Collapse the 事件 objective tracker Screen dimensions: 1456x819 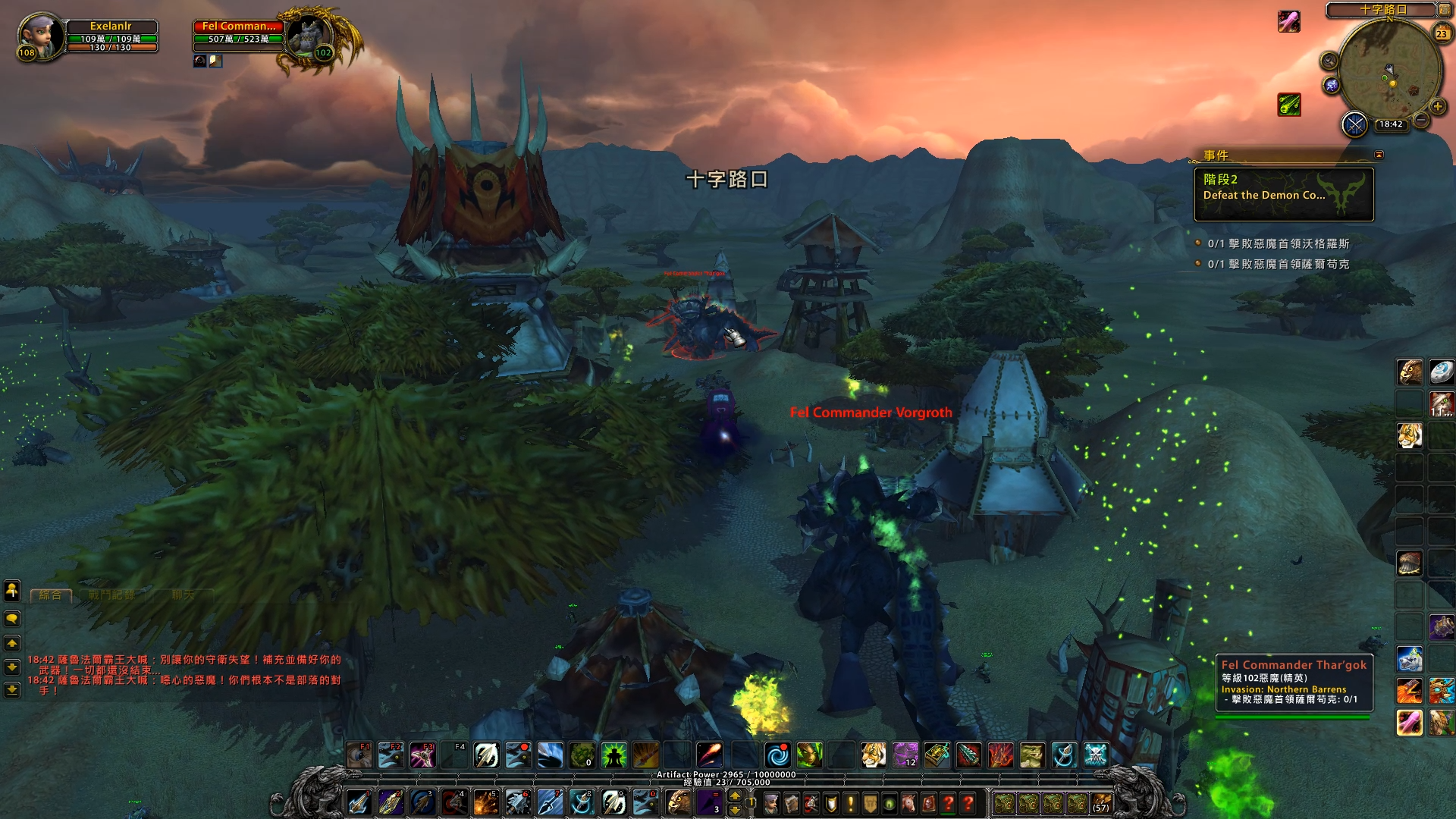coord(1379,155)
